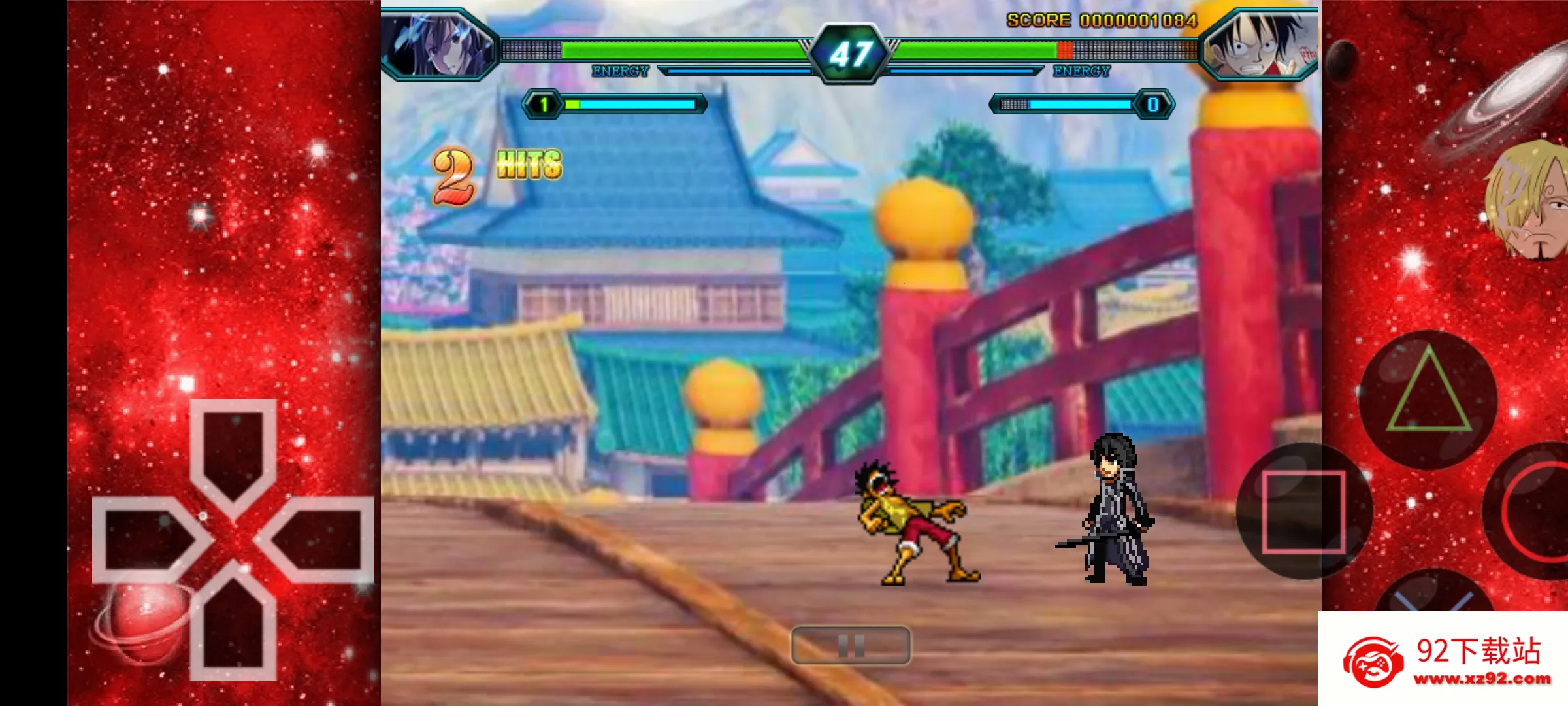The width and height of the screenshot is (1568, 706).
Task: Tap the round timer showing 47
Action: [x=848, y=51]
